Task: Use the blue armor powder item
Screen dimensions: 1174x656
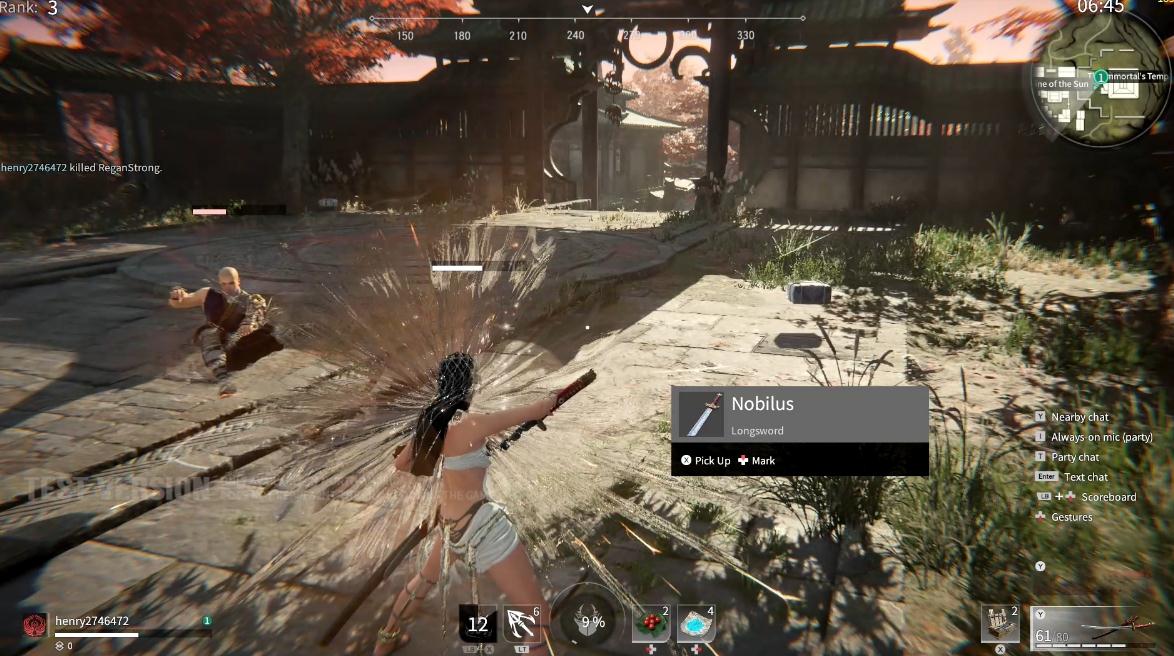Action: pos(696,624)
